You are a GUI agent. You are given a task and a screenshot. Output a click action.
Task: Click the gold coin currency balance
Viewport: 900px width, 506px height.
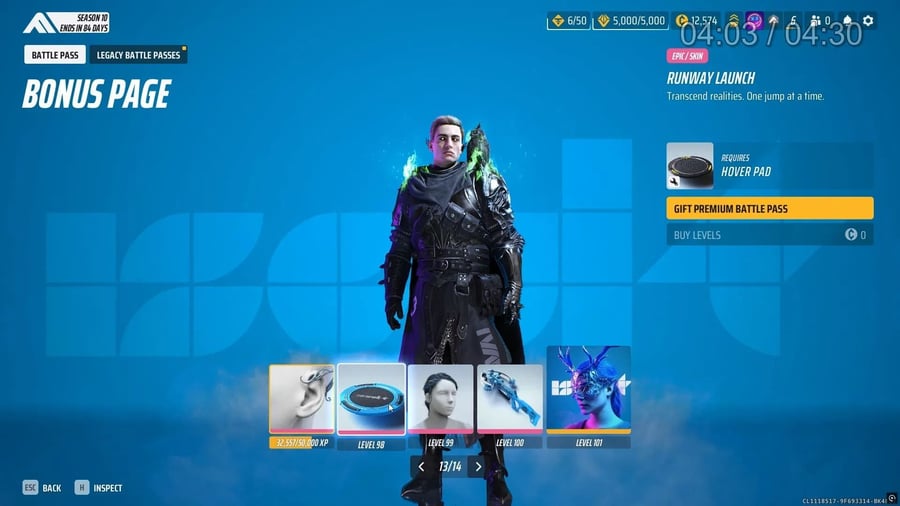pyautogui.click(x=696, y=20)
